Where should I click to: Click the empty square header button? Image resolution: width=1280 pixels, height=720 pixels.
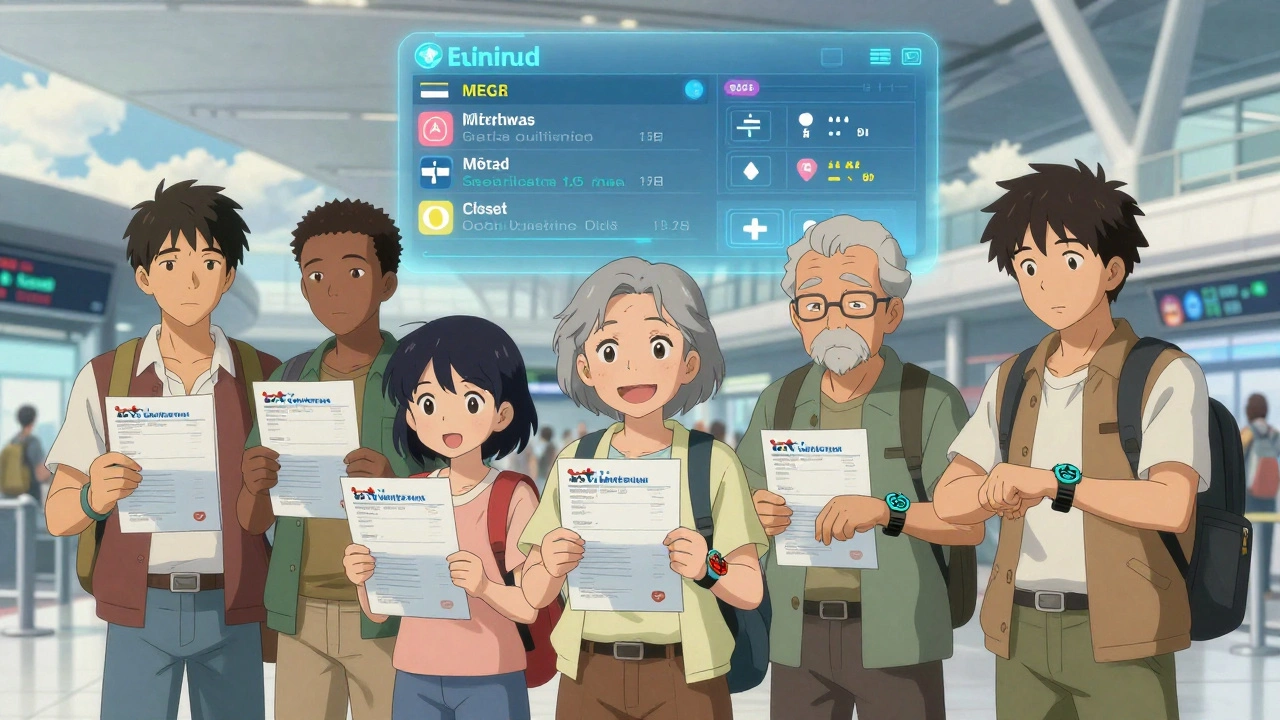832,57
